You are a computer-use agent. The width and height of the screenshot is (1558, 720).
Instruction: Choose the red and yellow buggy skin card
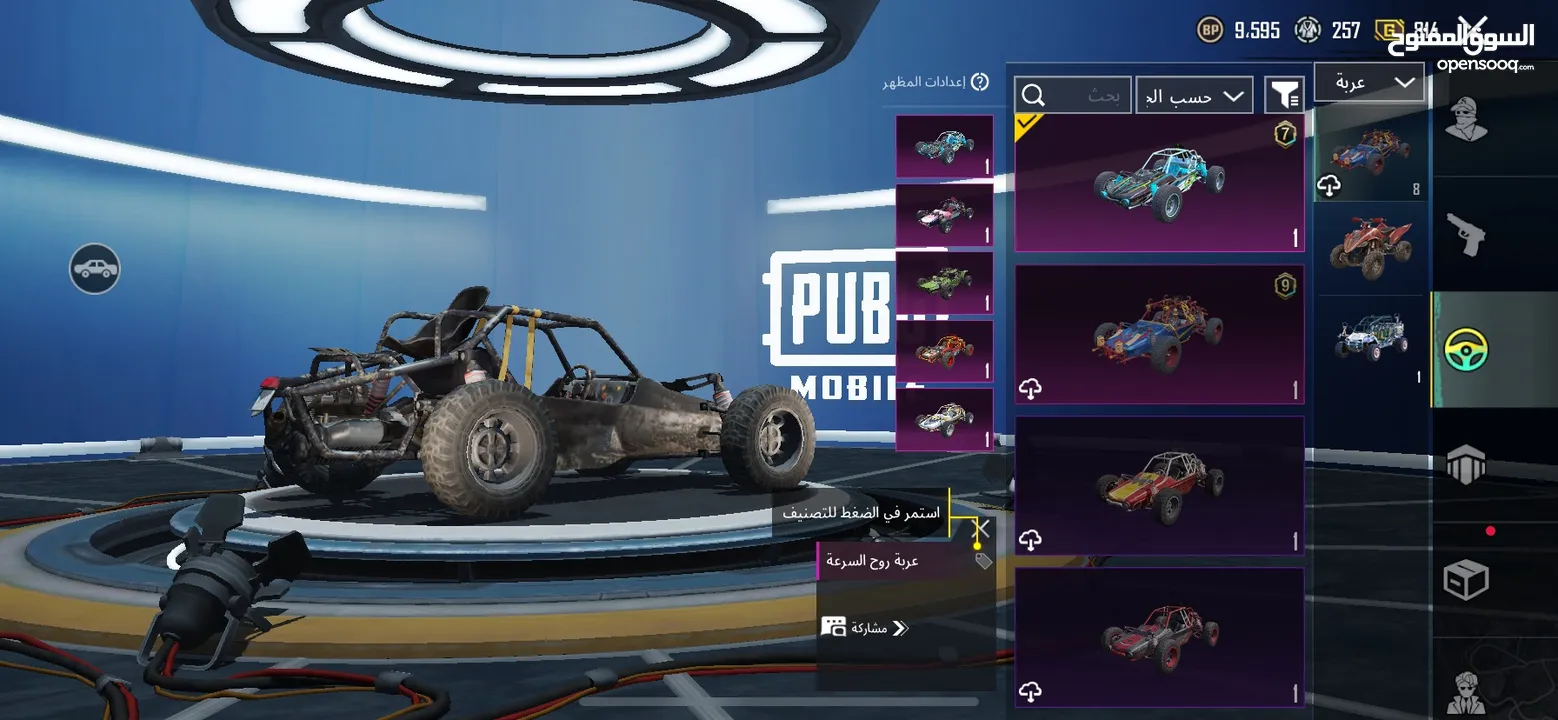[x=1159, y=485]
